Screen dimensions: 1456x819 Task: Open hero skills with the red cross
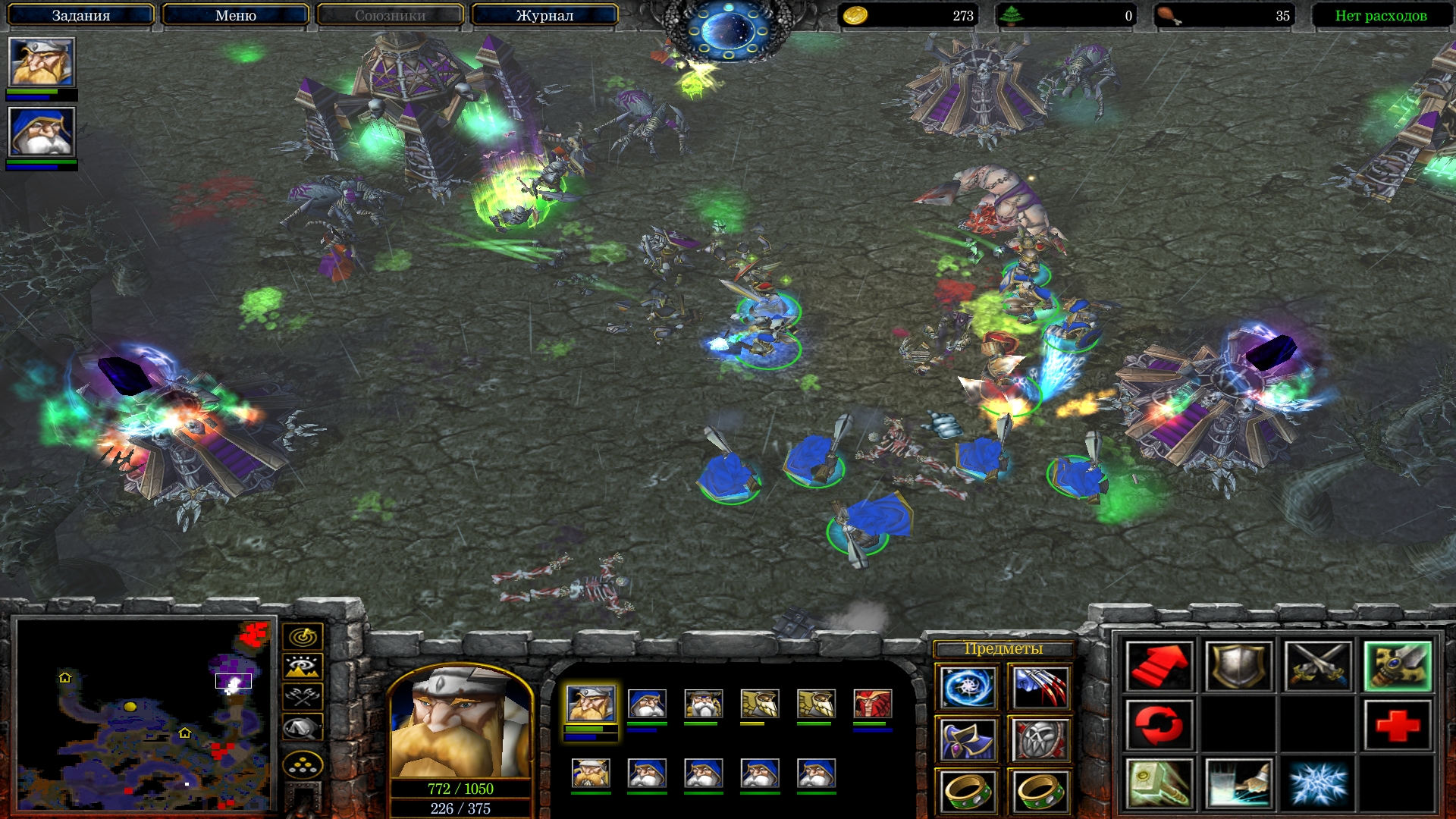coord(1398,725)
